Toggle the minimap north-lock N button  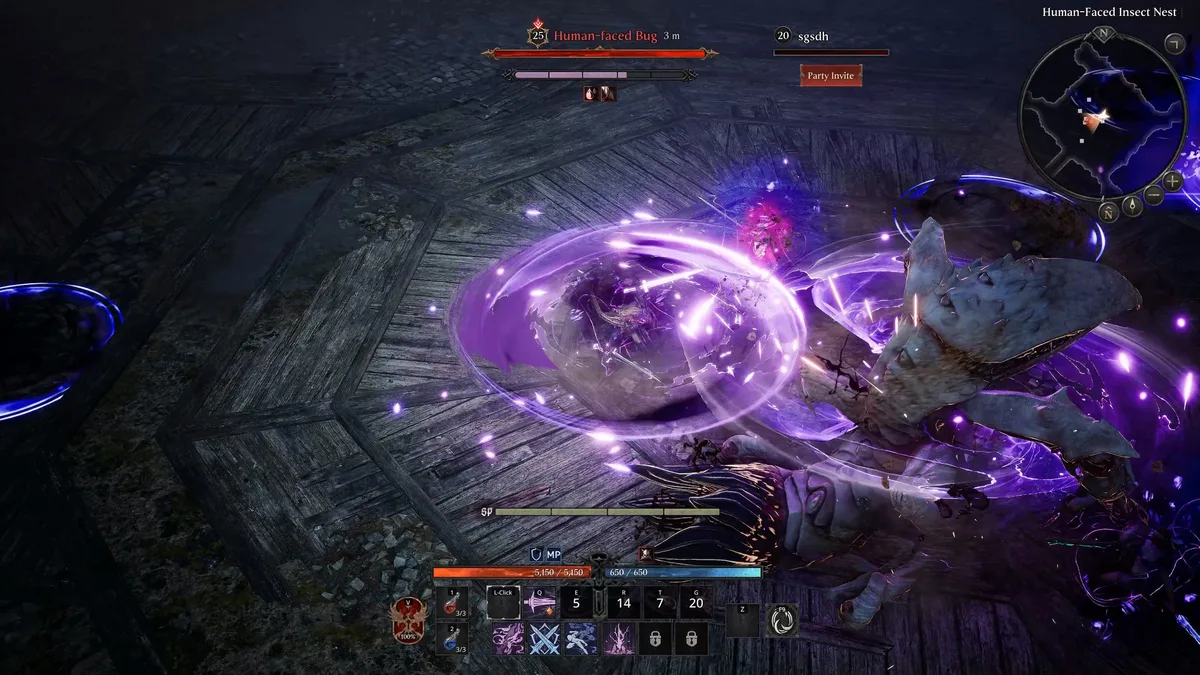point(1109,211)
